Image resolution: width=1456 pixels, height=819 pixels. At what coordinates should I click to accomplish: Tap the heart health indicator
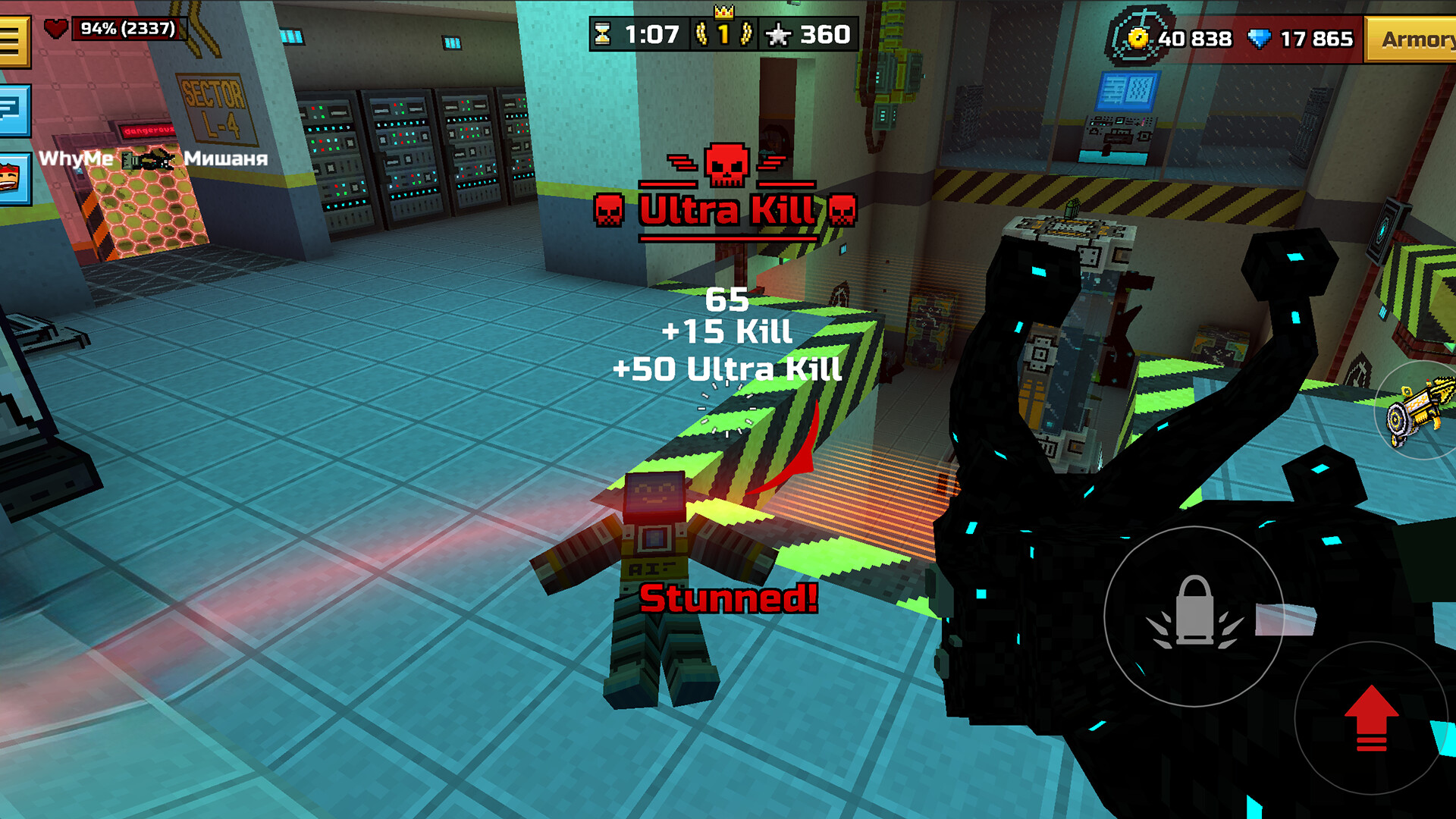click(55, 29)
